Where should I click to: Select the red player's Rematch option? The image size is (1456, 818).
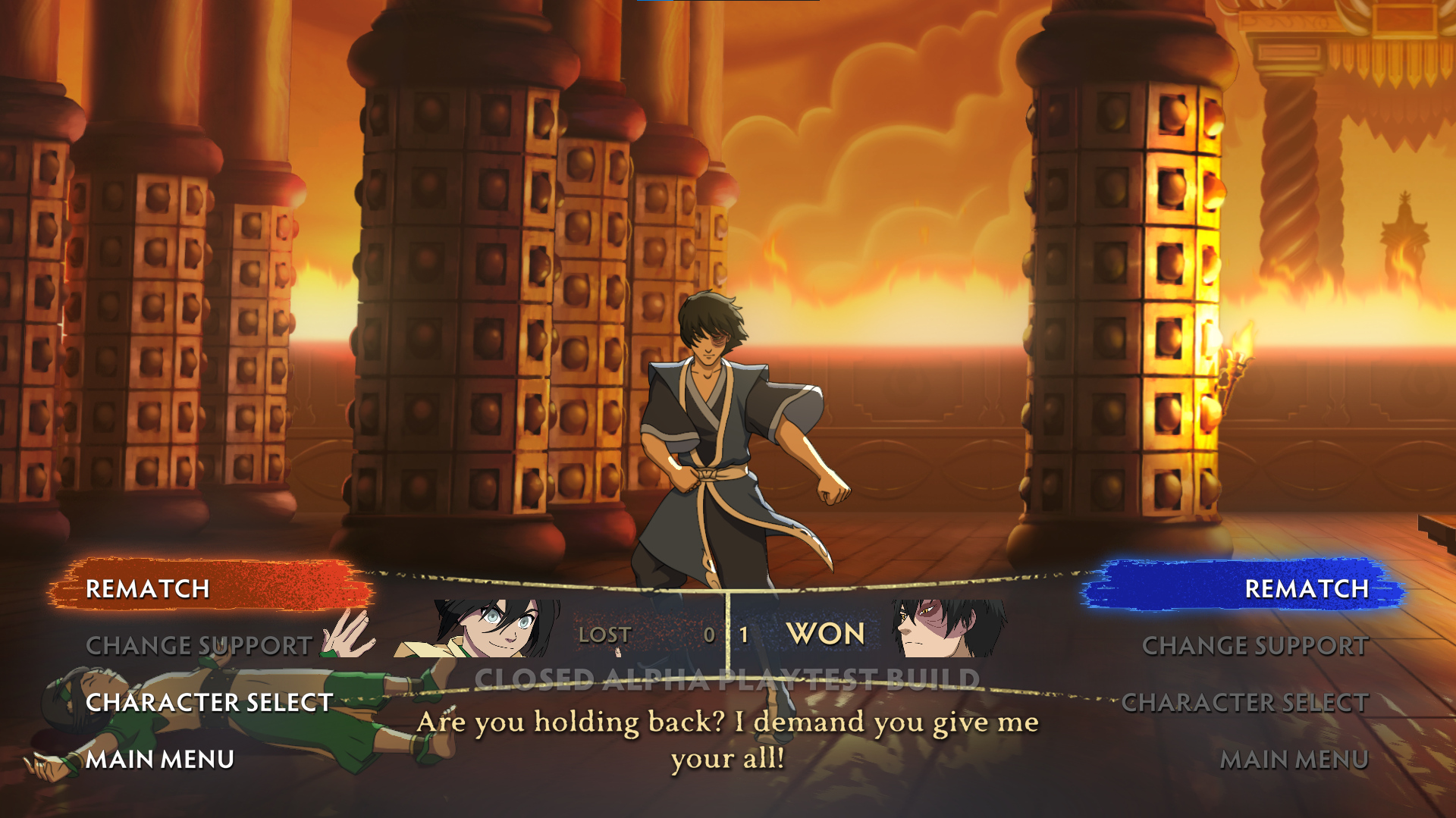[x=148, y=588]
